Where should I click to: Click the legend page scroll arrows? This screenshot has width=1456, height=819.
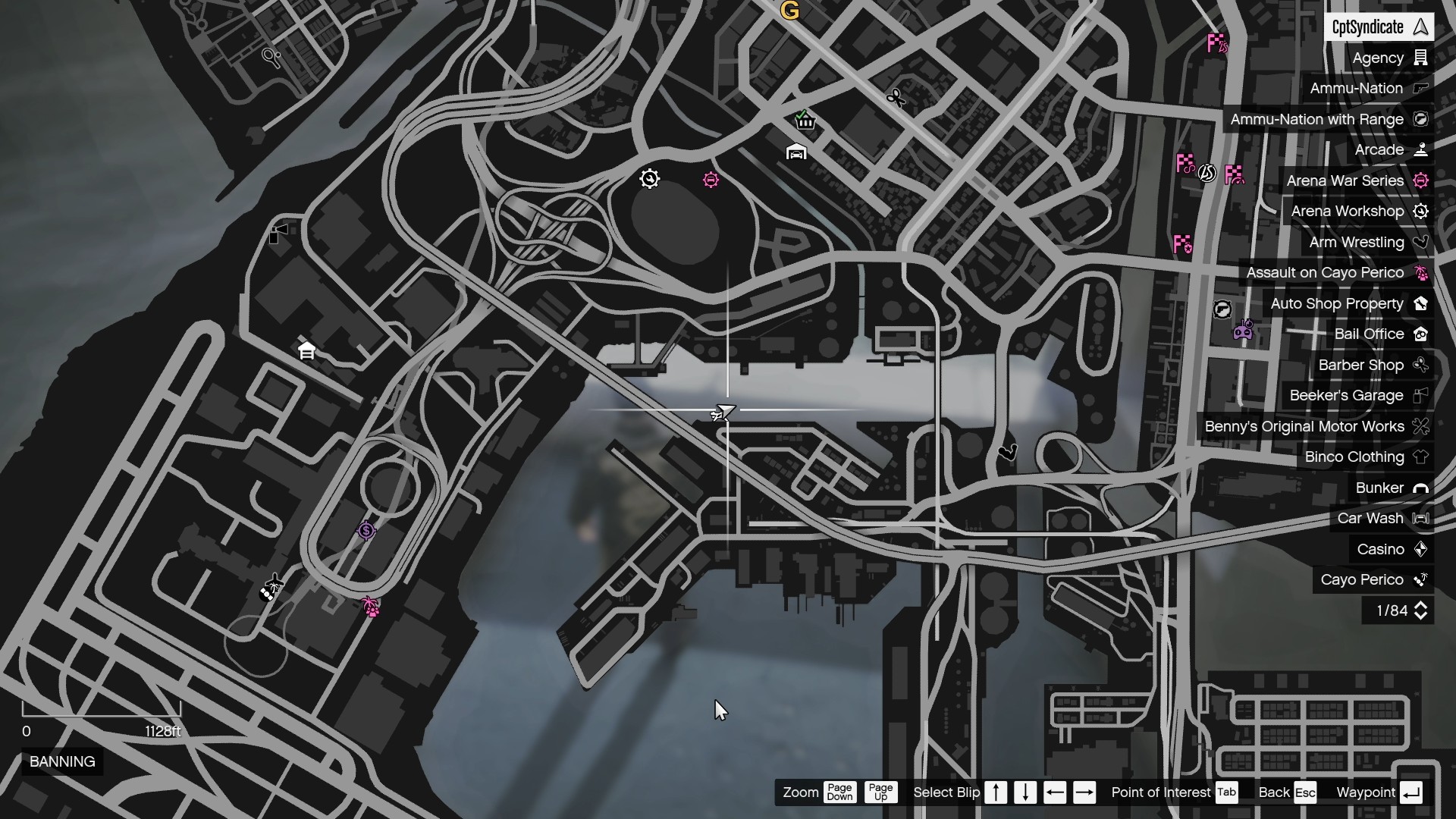(x=1420, y=610)
